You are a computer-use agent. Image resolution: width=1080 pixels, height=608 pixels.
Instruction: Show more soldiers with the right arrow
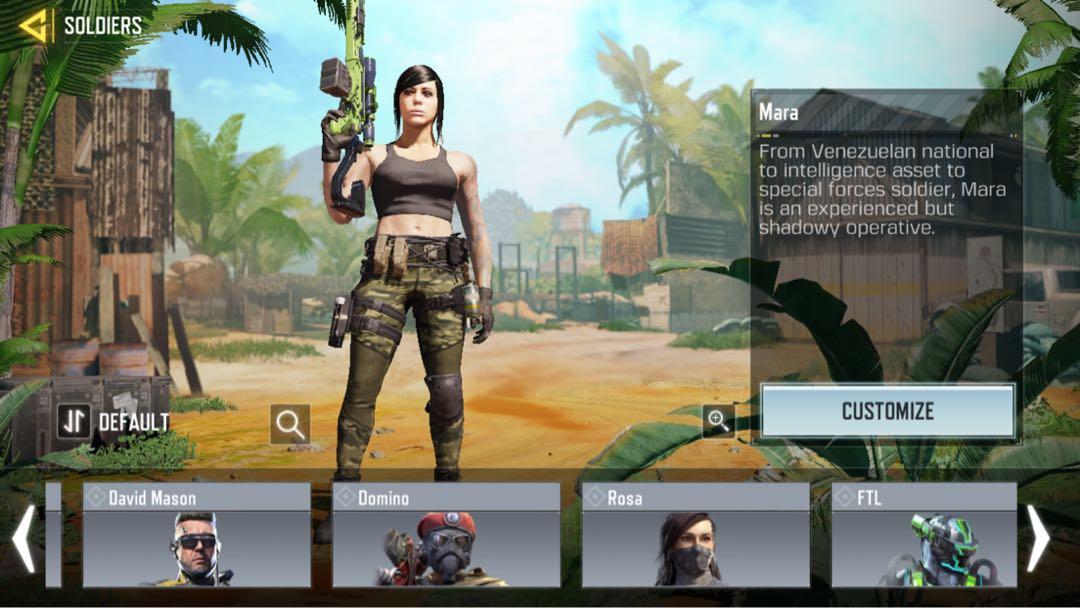(x=1039, y=538)
